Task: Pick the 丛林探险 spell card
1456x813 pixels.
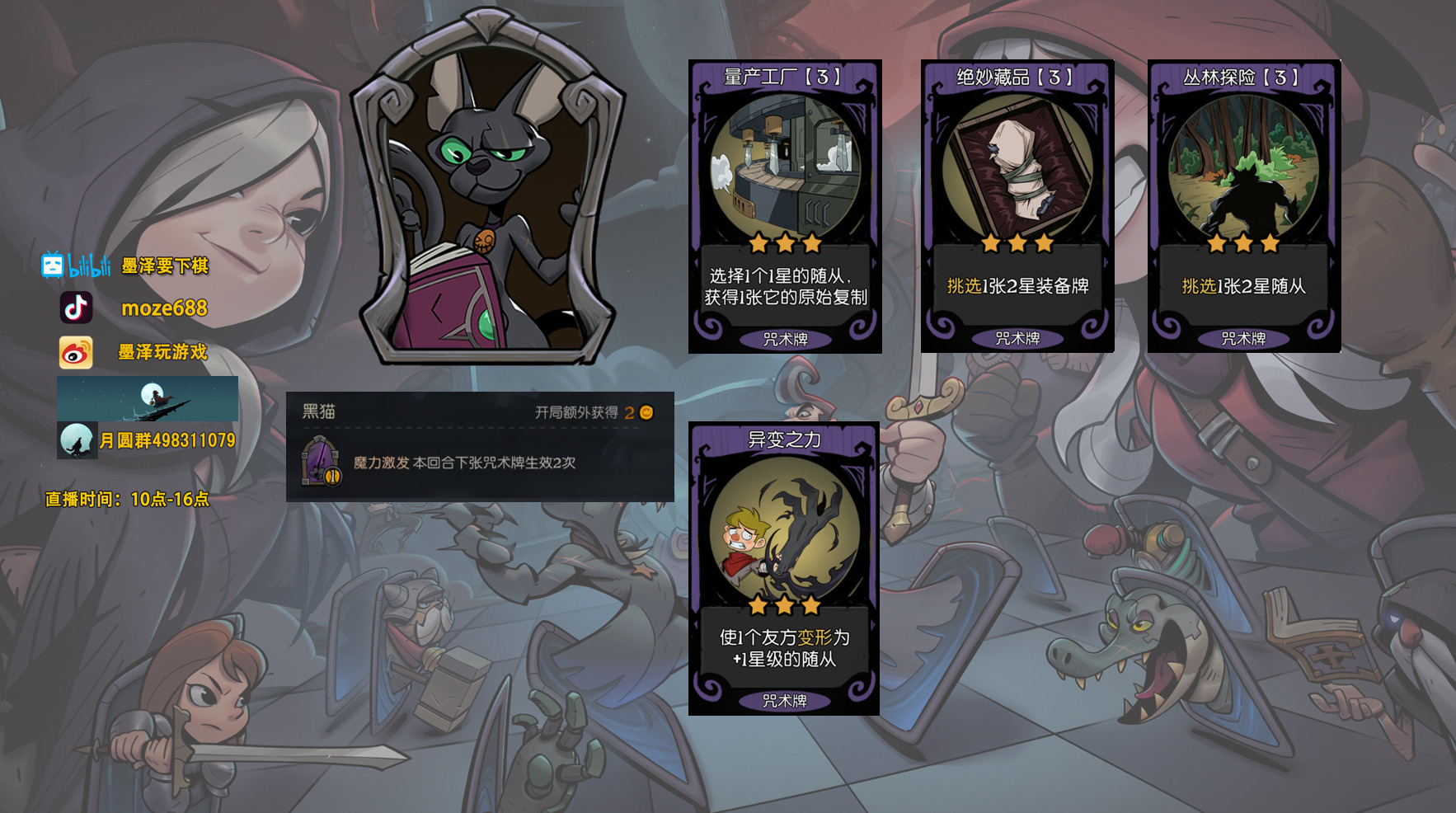Action: click(1243, 206)
